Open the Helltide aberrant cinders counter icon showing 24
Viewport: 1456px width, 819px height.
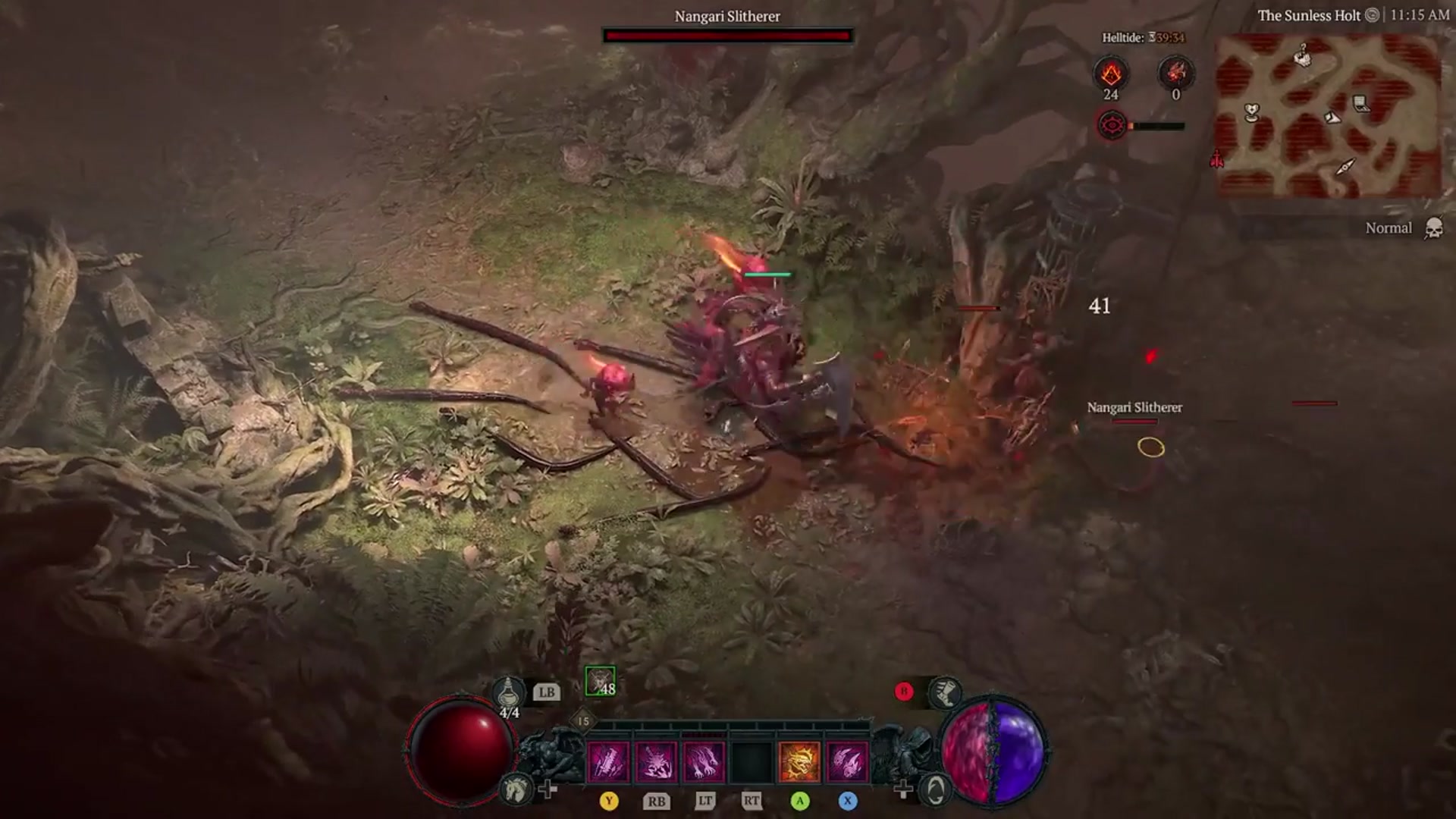pyautogui.click(x=1112, y=74)
